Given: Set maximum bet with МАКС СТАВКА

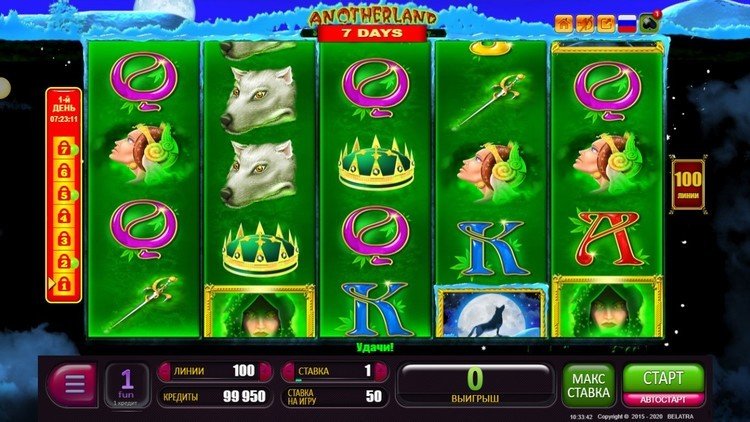Looking at the screenshot, I should tap(588, 385).
